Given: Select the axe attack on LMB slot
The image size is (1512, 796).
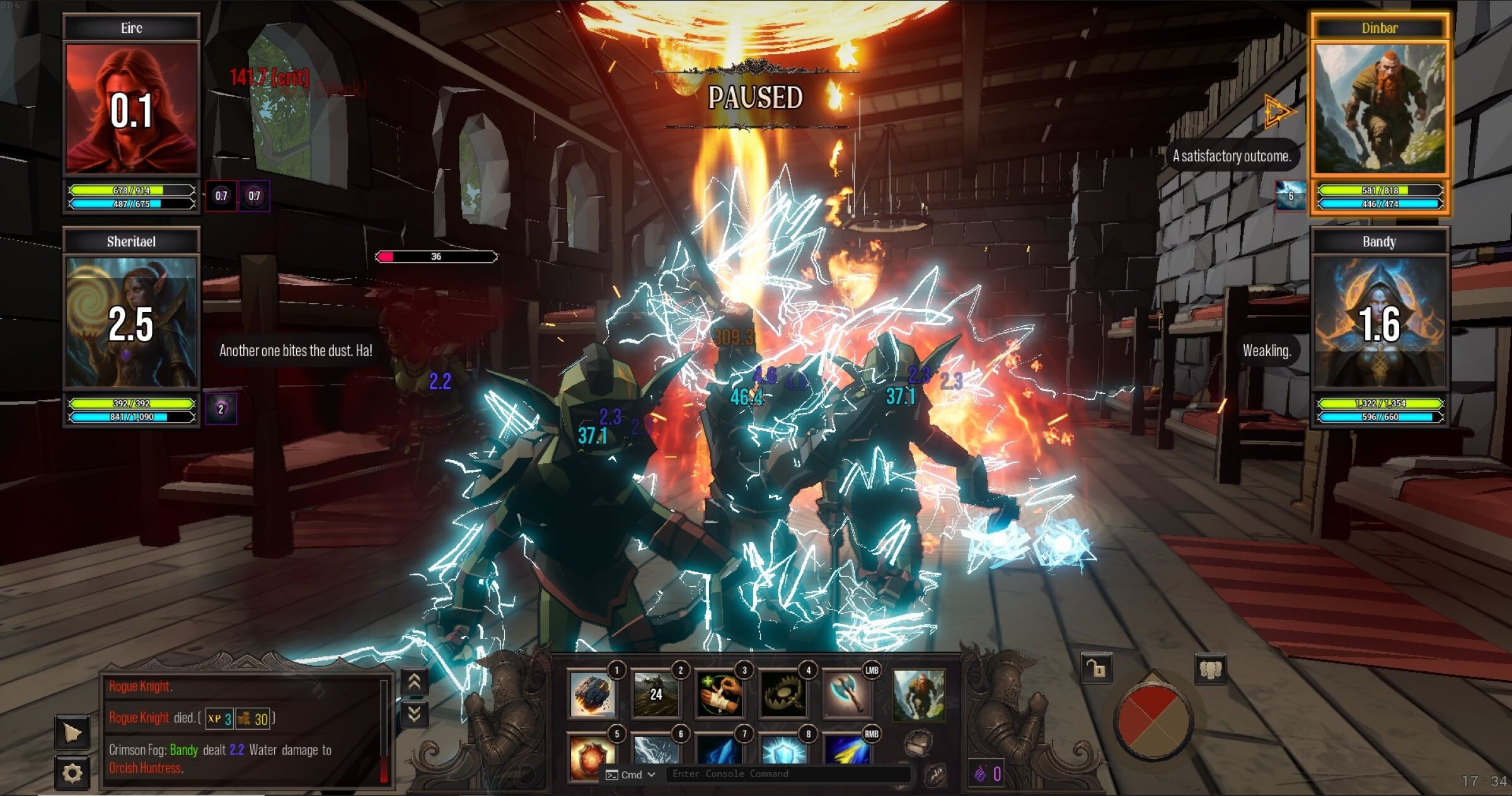Looking at the screenshot, I should pyautogui.click(x=848, y=695).
